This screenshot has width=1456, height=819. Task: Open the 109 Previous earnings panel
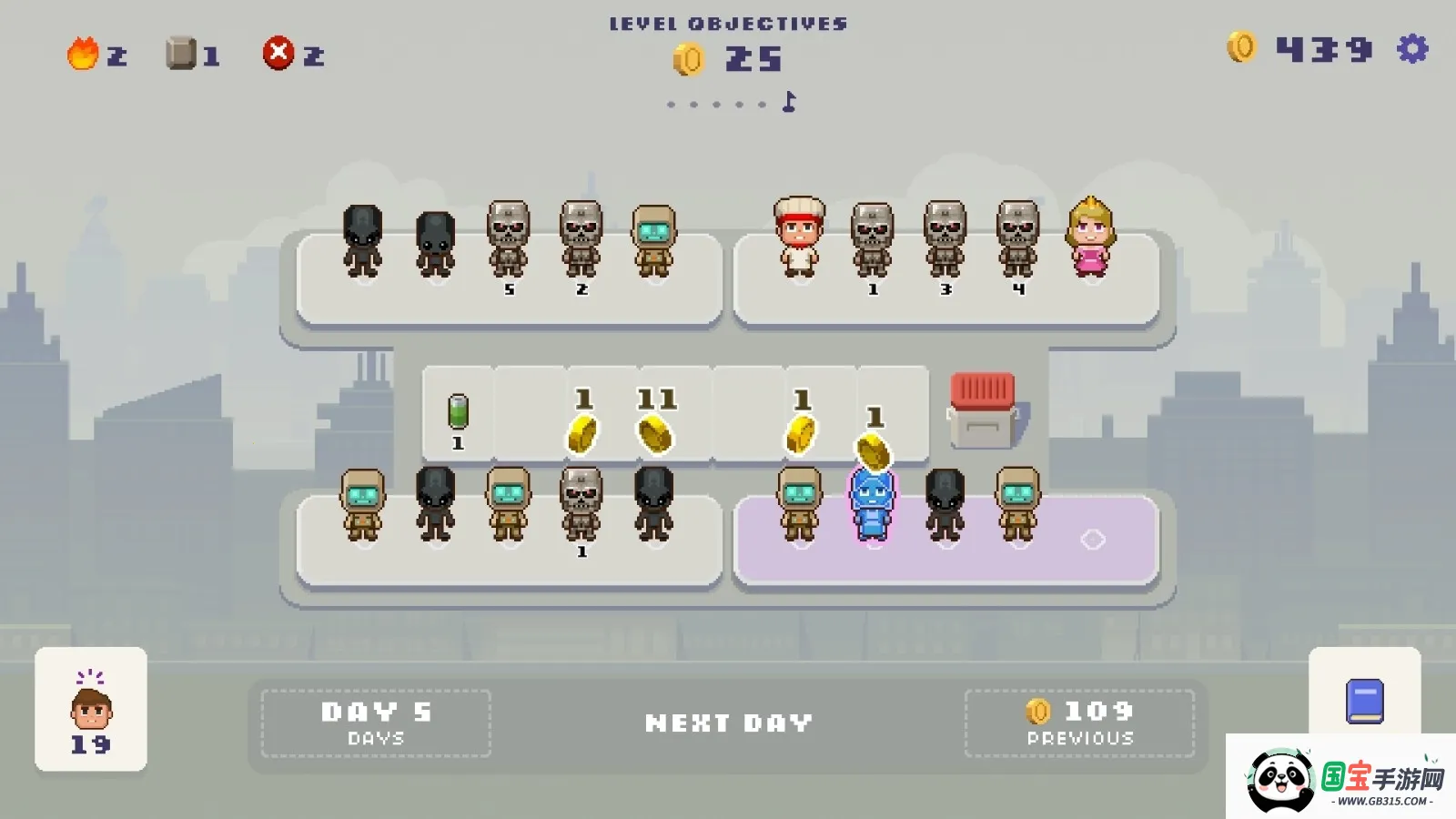[1079, 723]
